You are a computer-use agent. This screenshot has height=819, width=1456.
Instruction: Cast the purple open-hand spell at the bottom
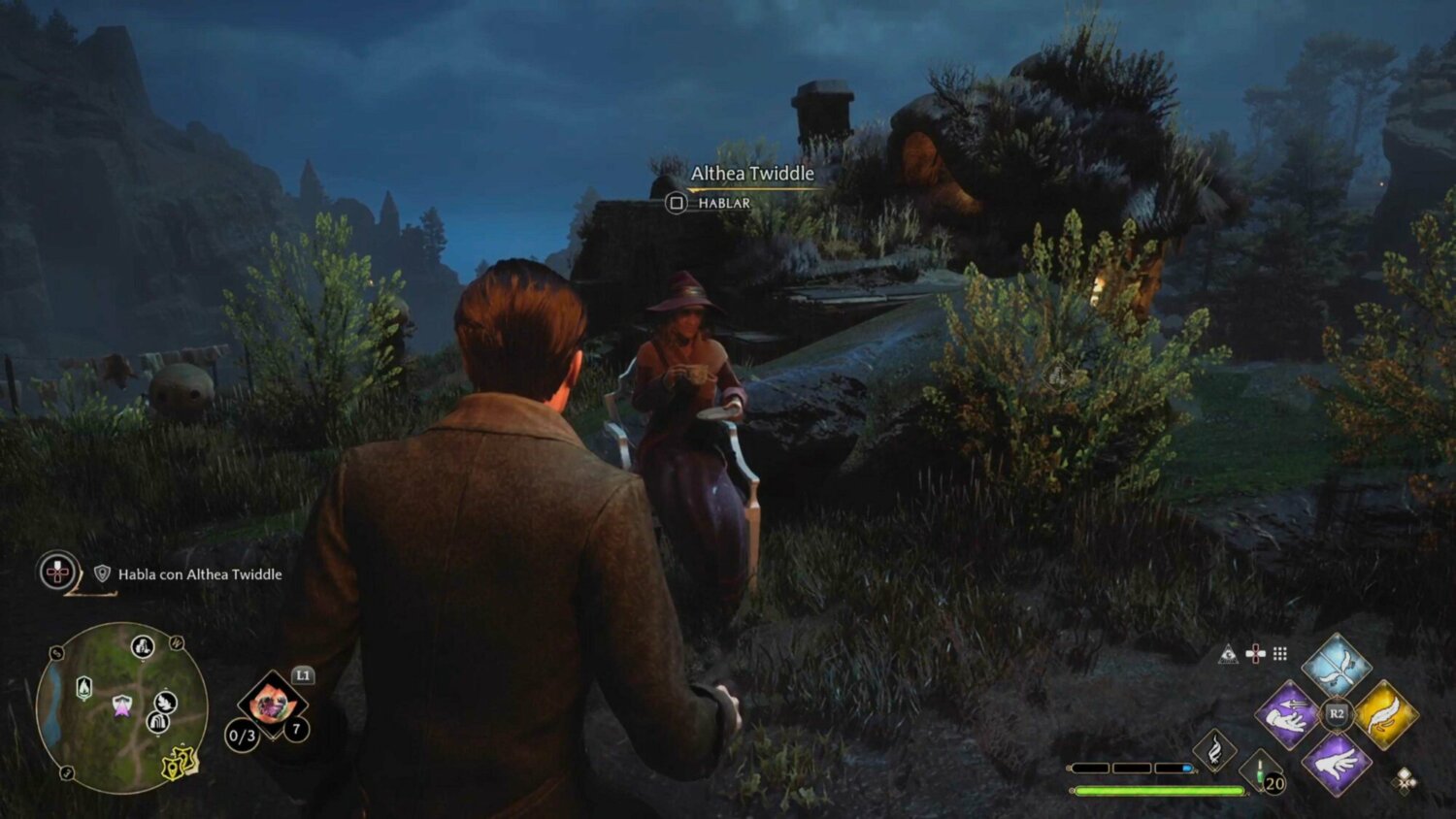[x=1337, y=763]
